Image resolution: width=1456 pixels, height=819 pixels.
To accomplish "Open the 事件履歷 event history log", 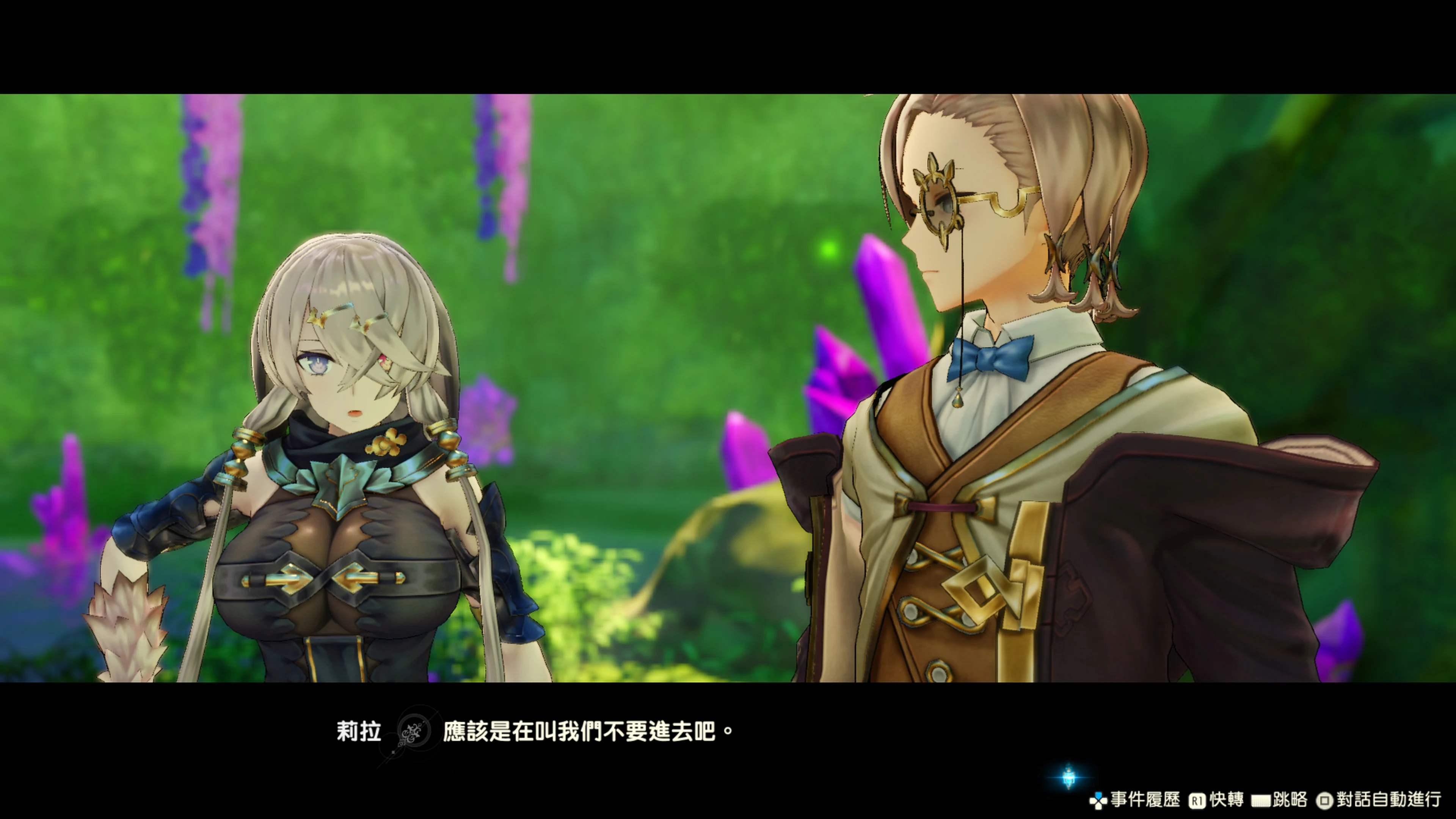I will click(1145, 800).
